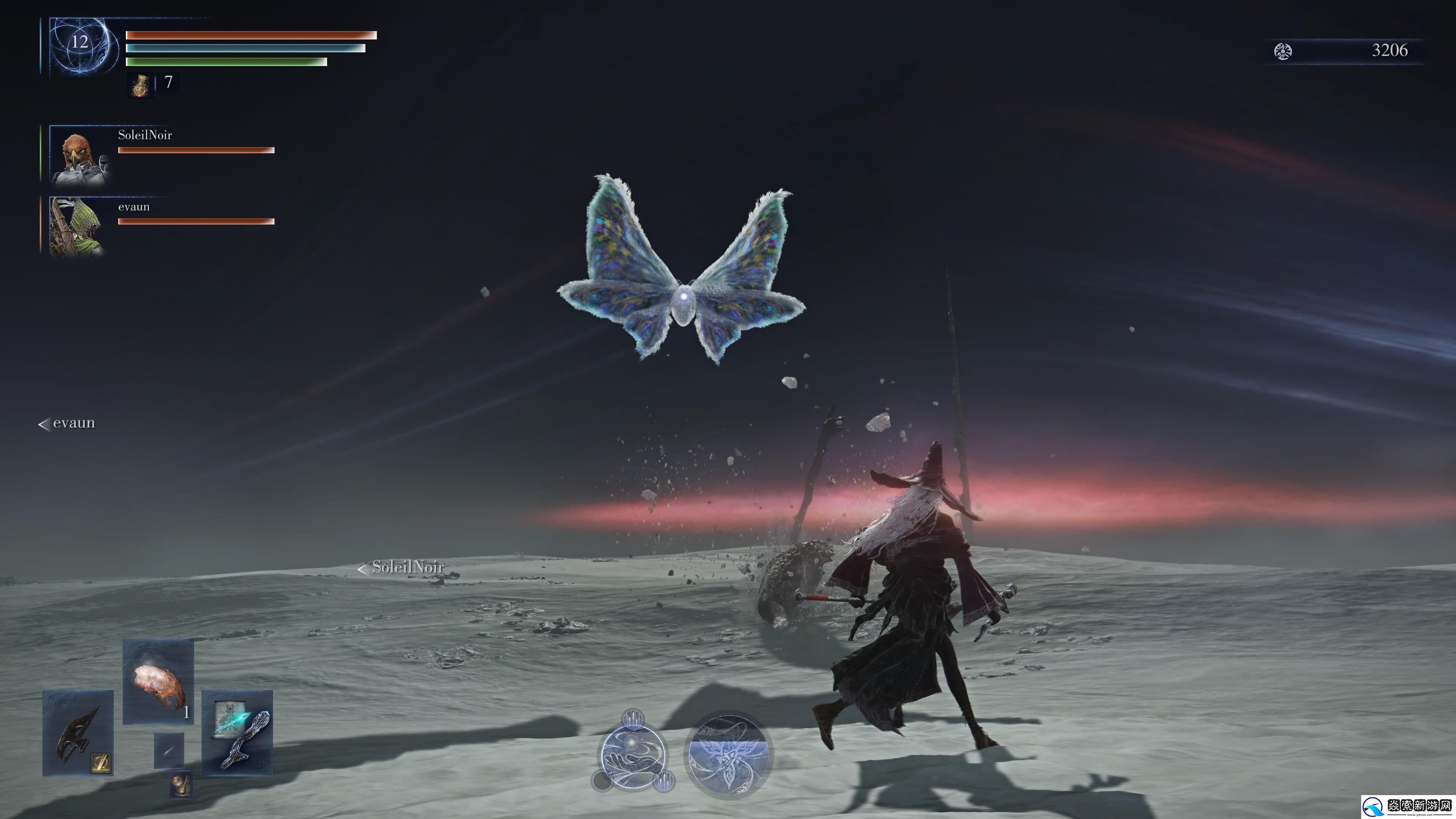Click the small glintblade slot
1456x819 pixels.
click(169, 751)
